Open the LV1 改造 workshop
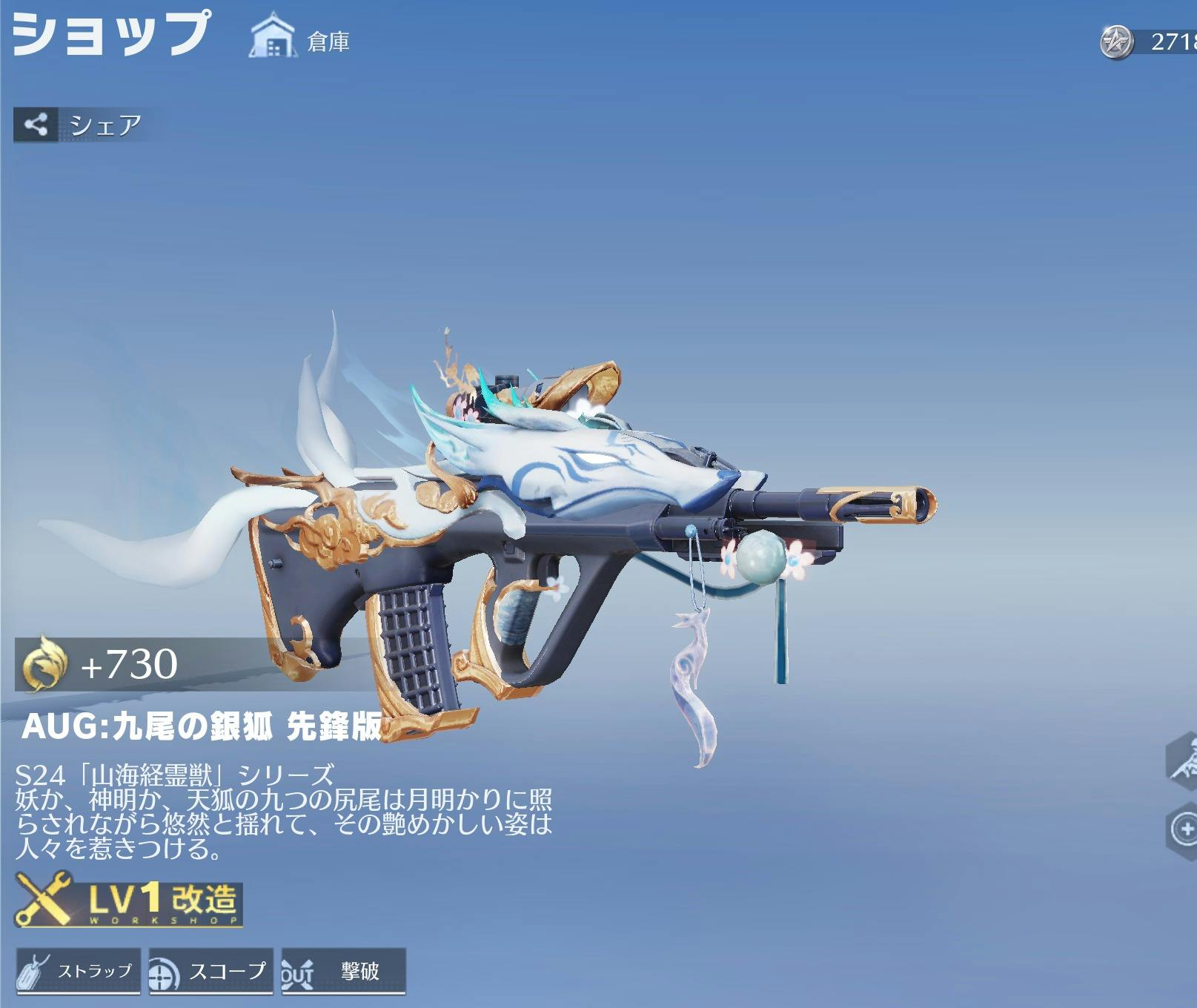Image resolution: width=1197 pixels, height=1008 pixels. 129,900
